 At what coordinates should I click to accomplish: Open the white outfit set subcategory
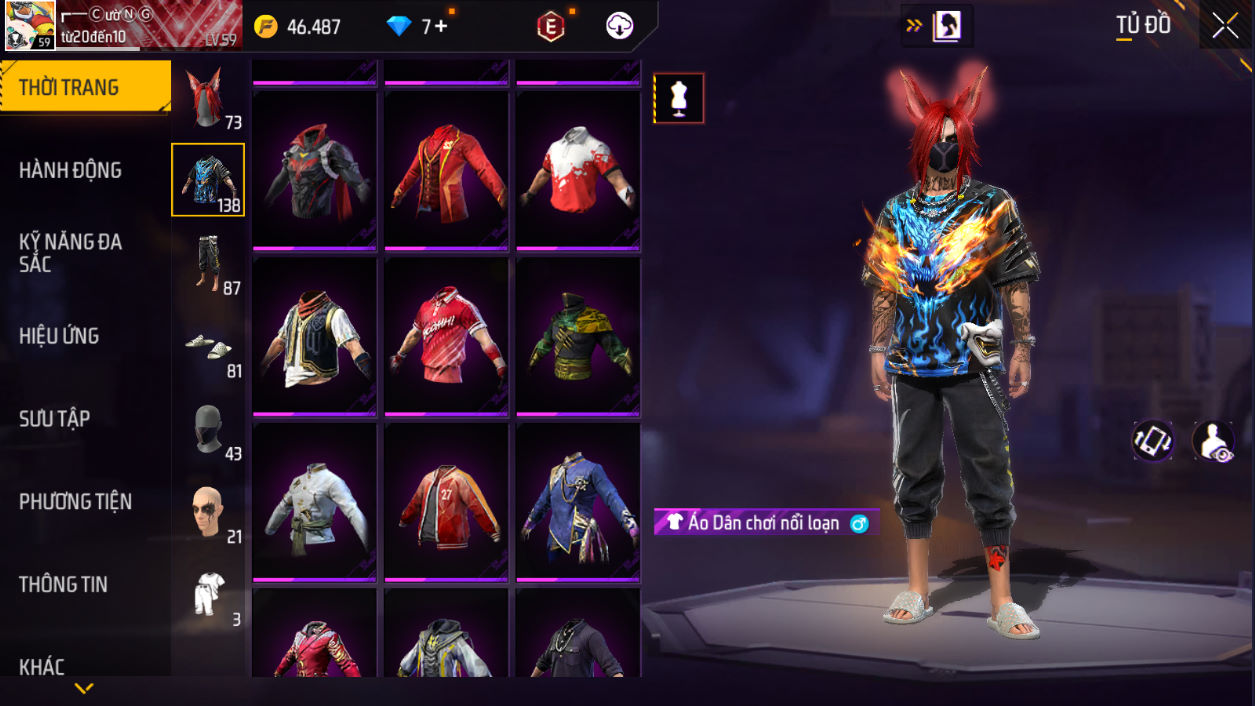(x=208, y=596)
